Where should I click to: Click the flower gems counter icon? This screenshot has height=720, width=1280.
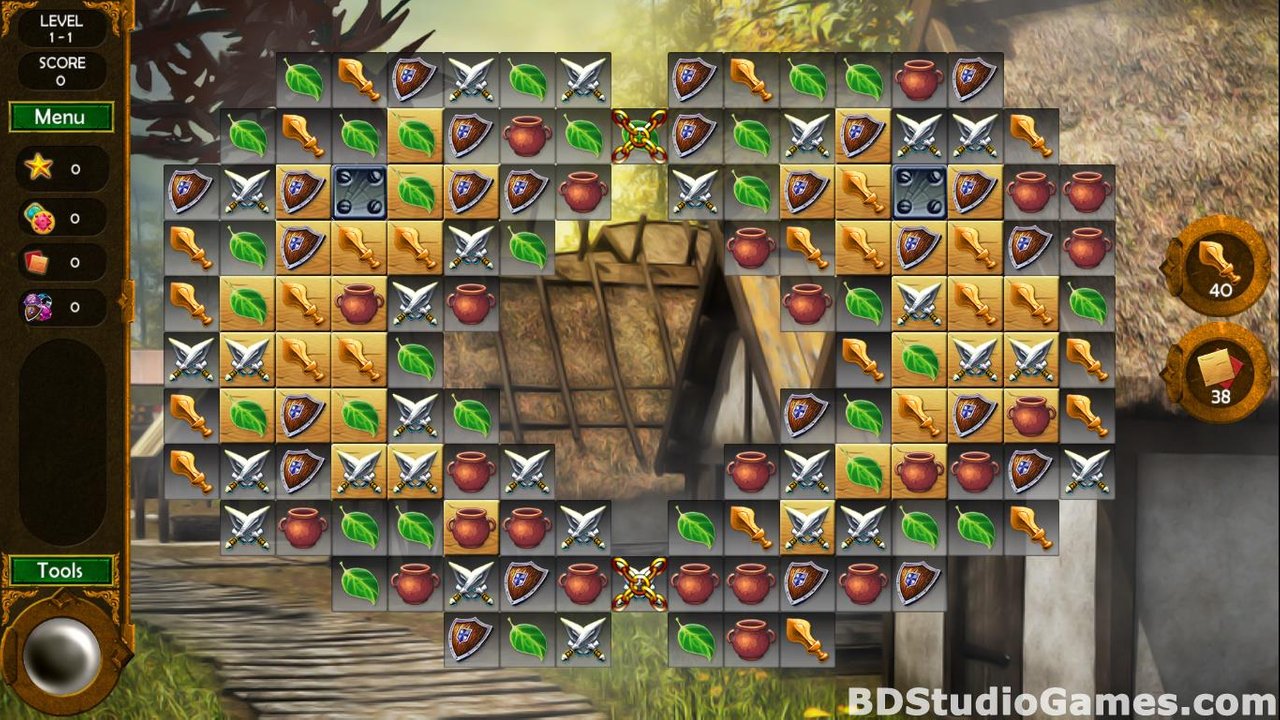coord(39,216)
